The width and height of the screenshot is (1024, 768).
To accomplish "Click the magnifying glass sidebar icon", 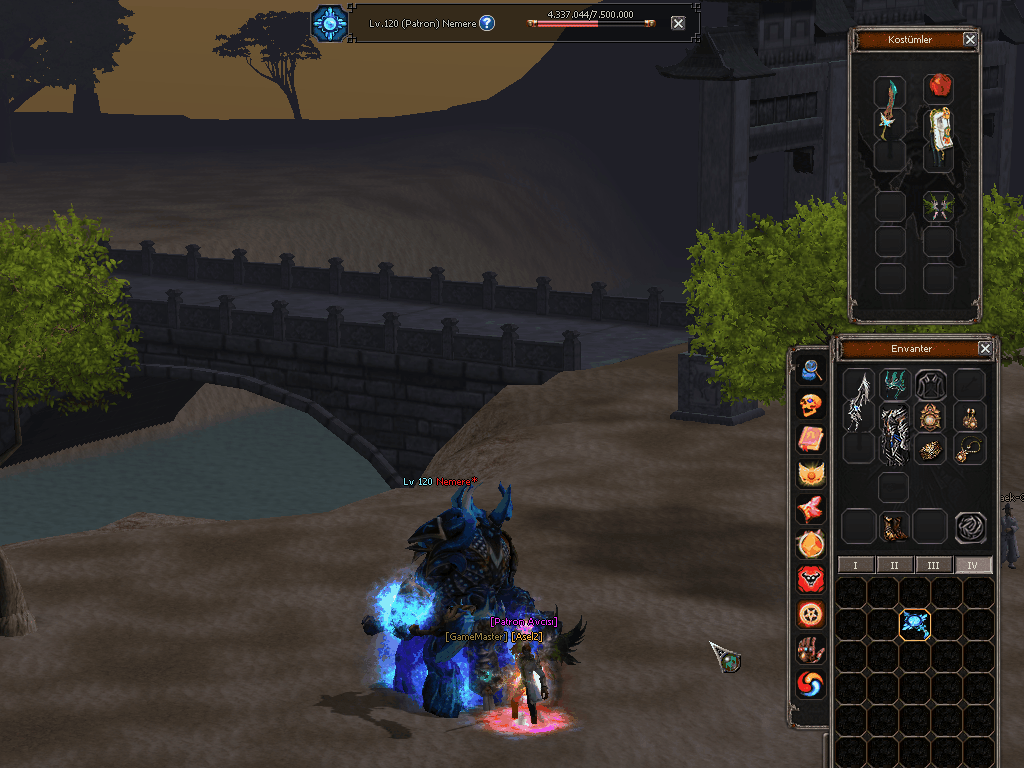I will tap(811, 371).
